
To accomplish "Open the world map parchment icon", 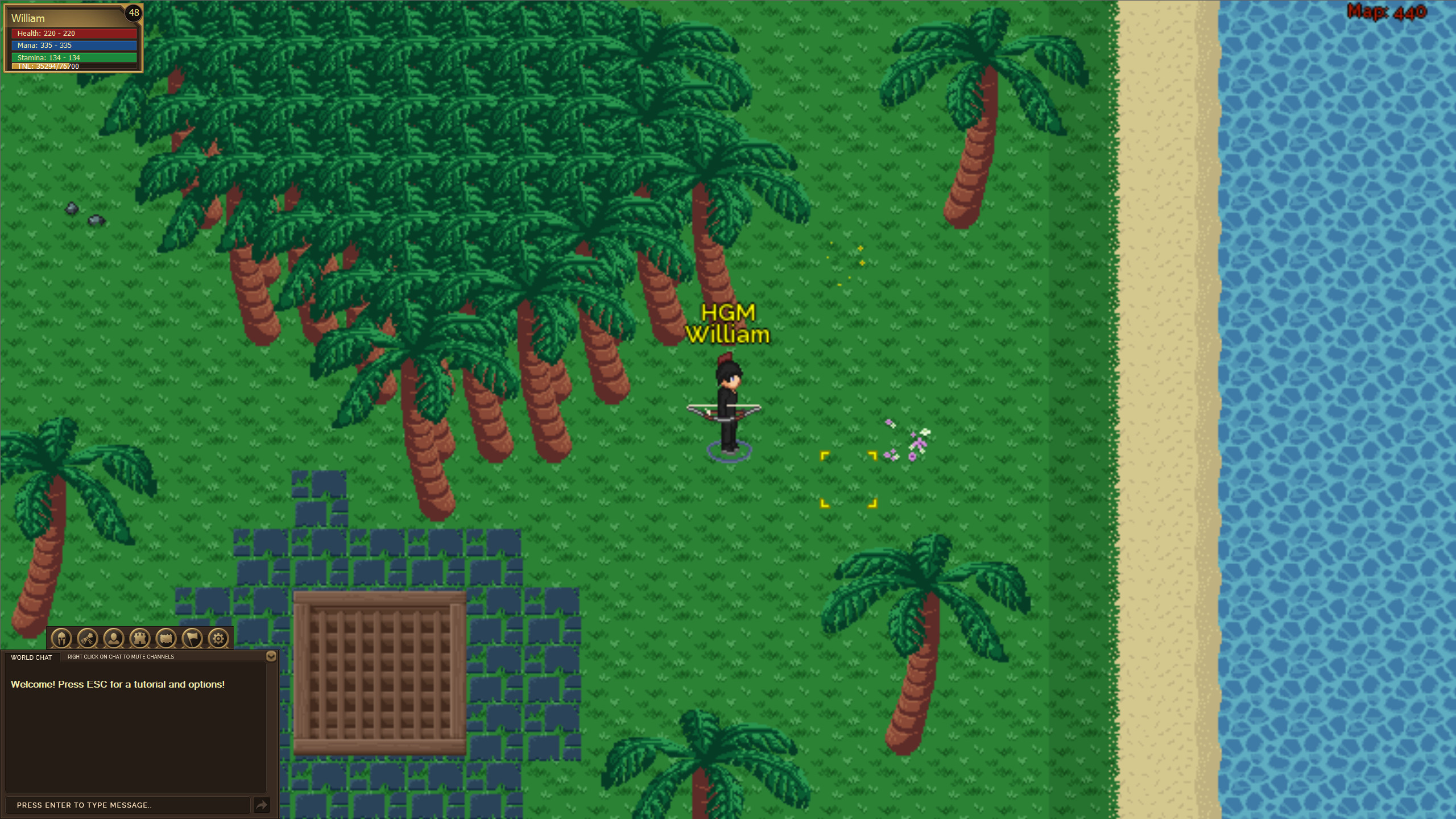I will (x=167, y=638).
